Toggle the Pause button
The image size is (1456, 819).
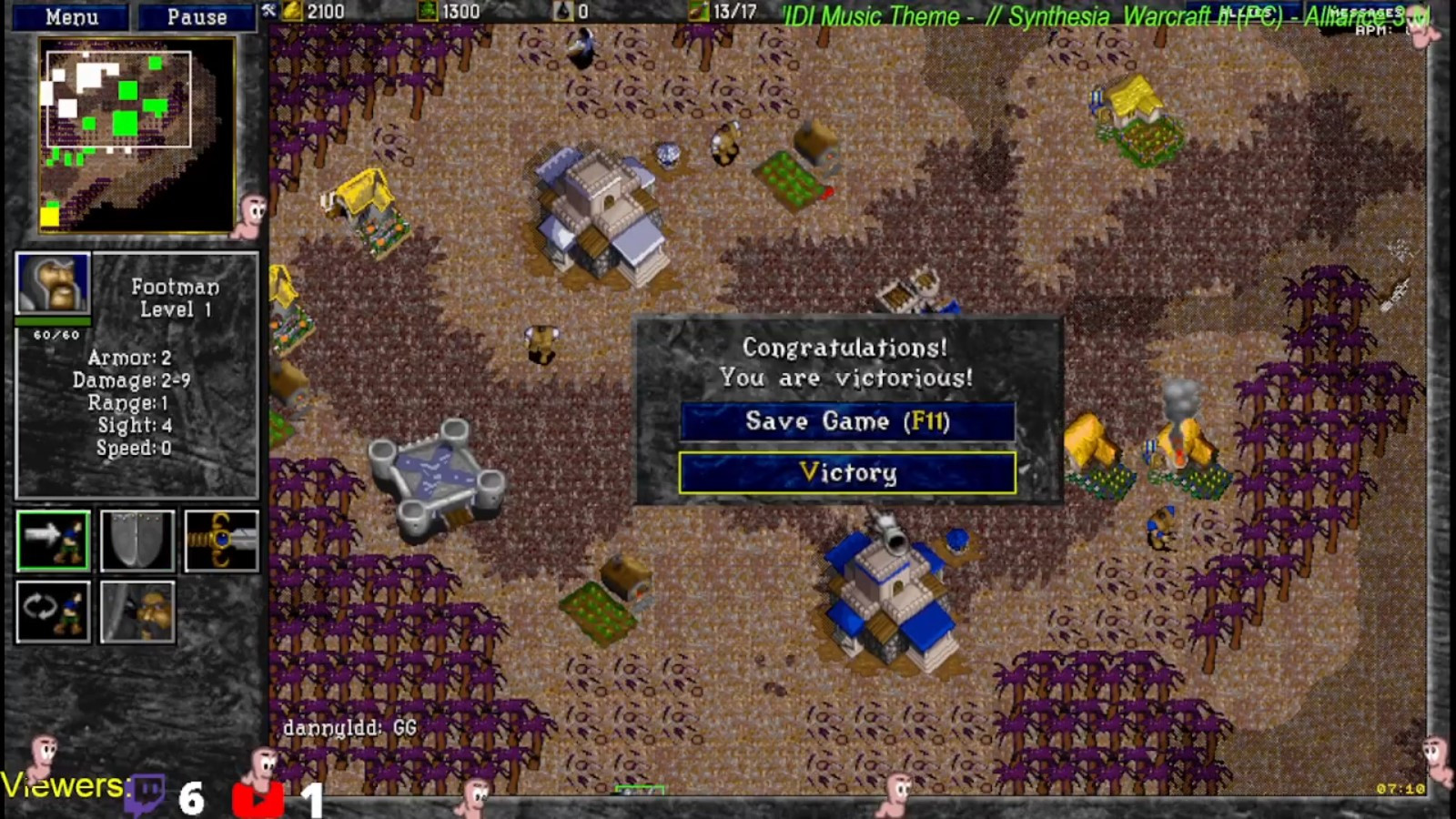pos(196,16)
